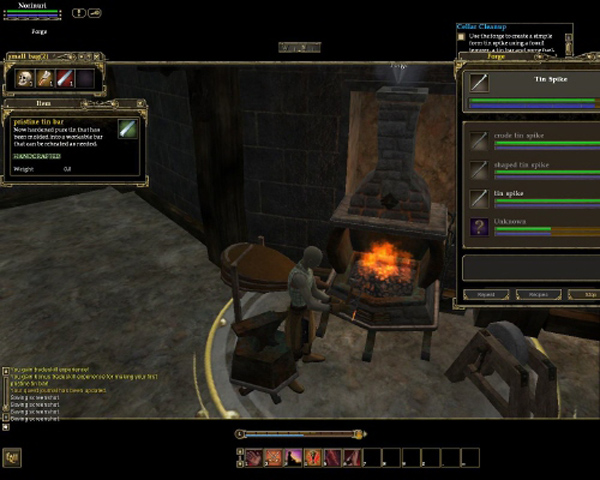Open the Cellar Cleanup quest tracker

[482, 27]
